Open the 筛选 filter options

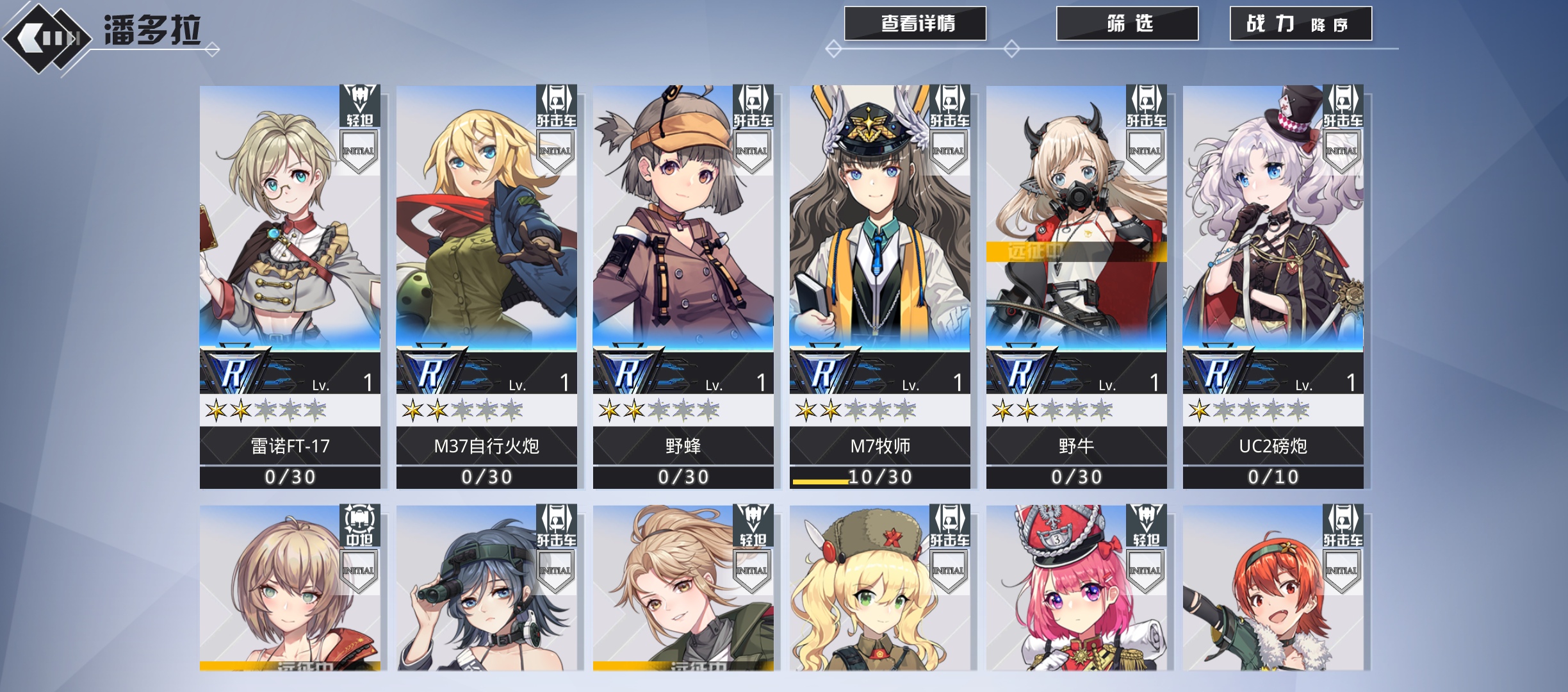1127,24
